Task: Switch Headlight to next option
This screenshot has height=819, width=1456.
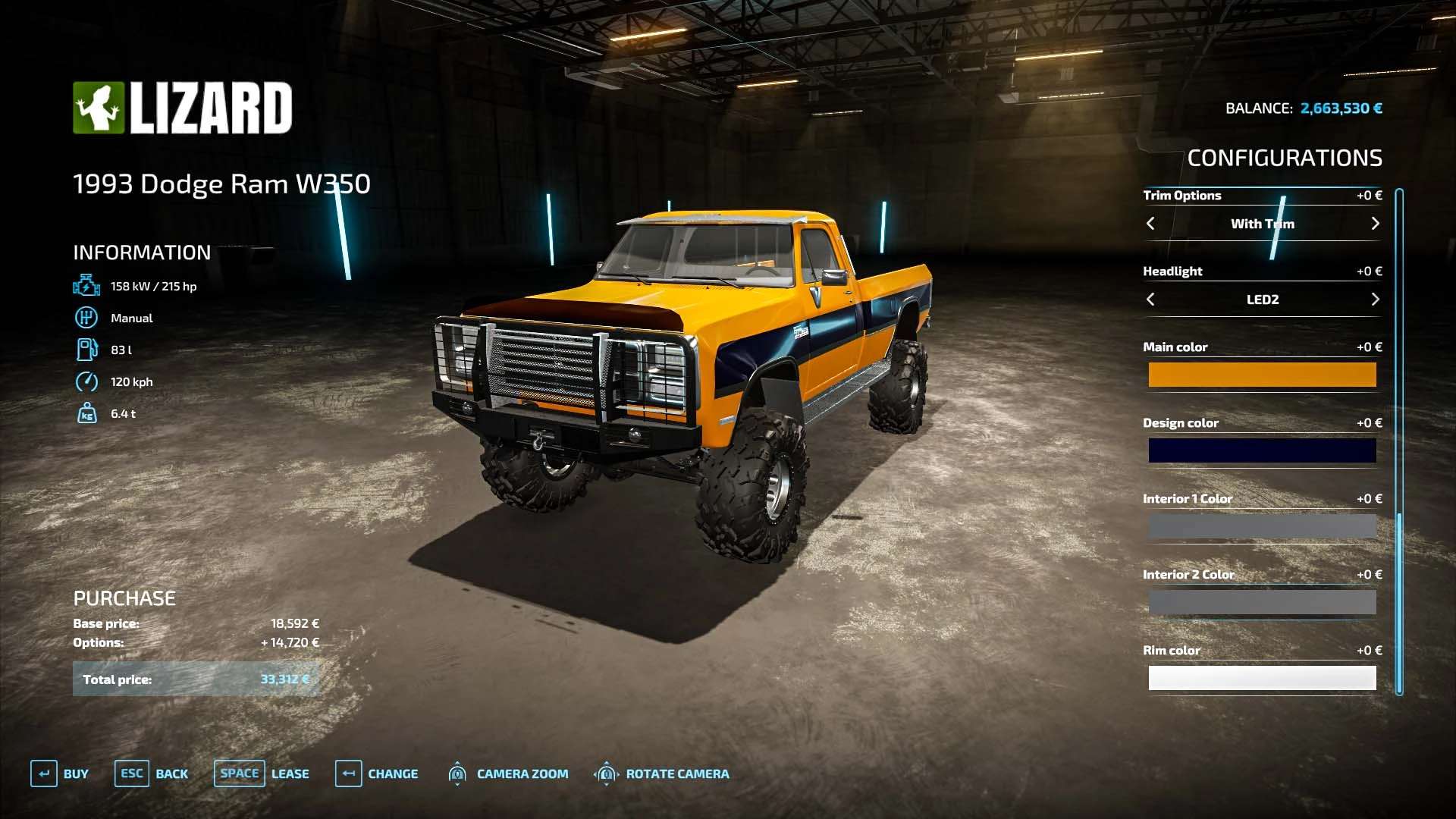Action: tap(1375, 300)
